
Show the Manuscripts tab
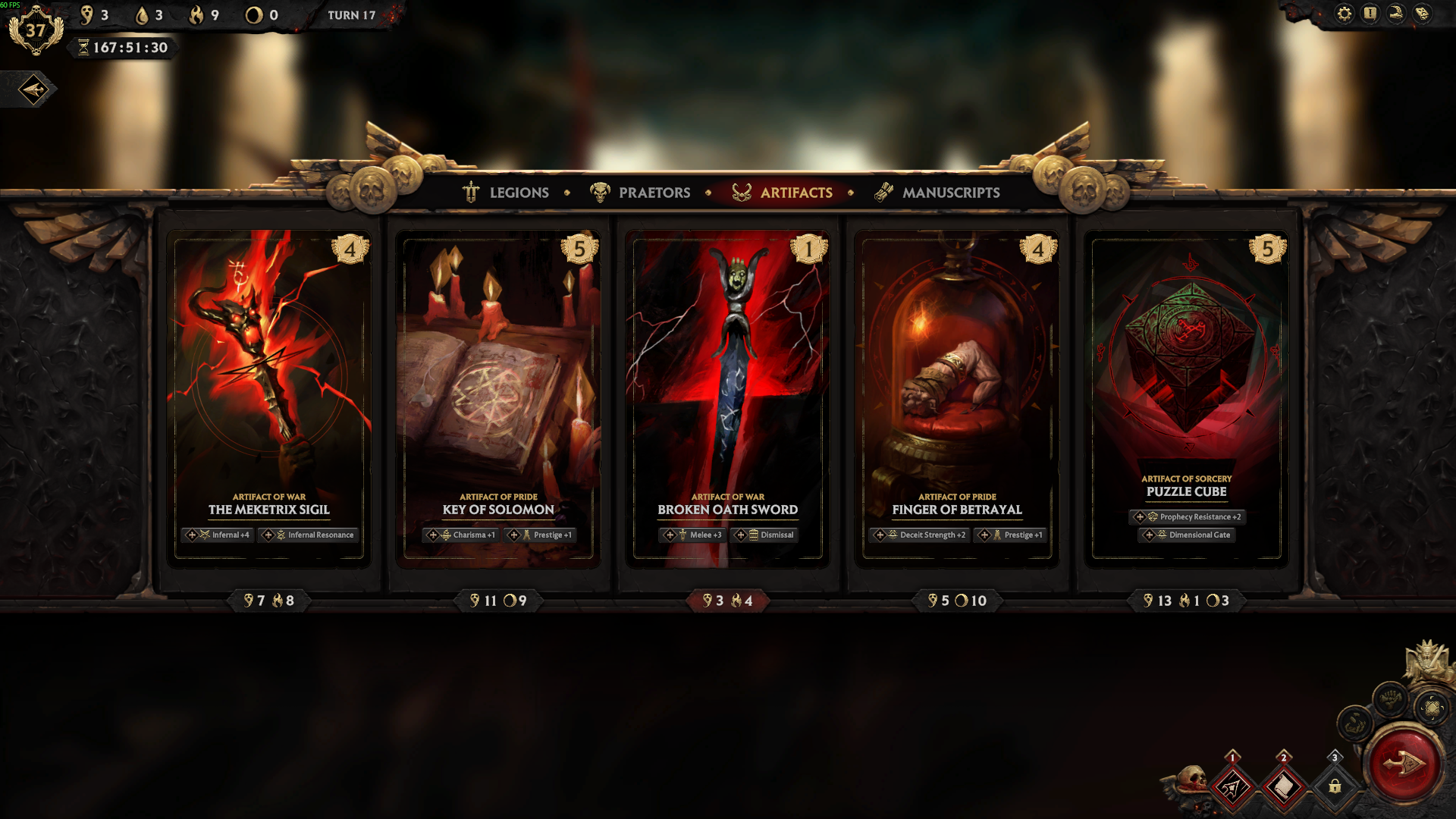[937, 193]
